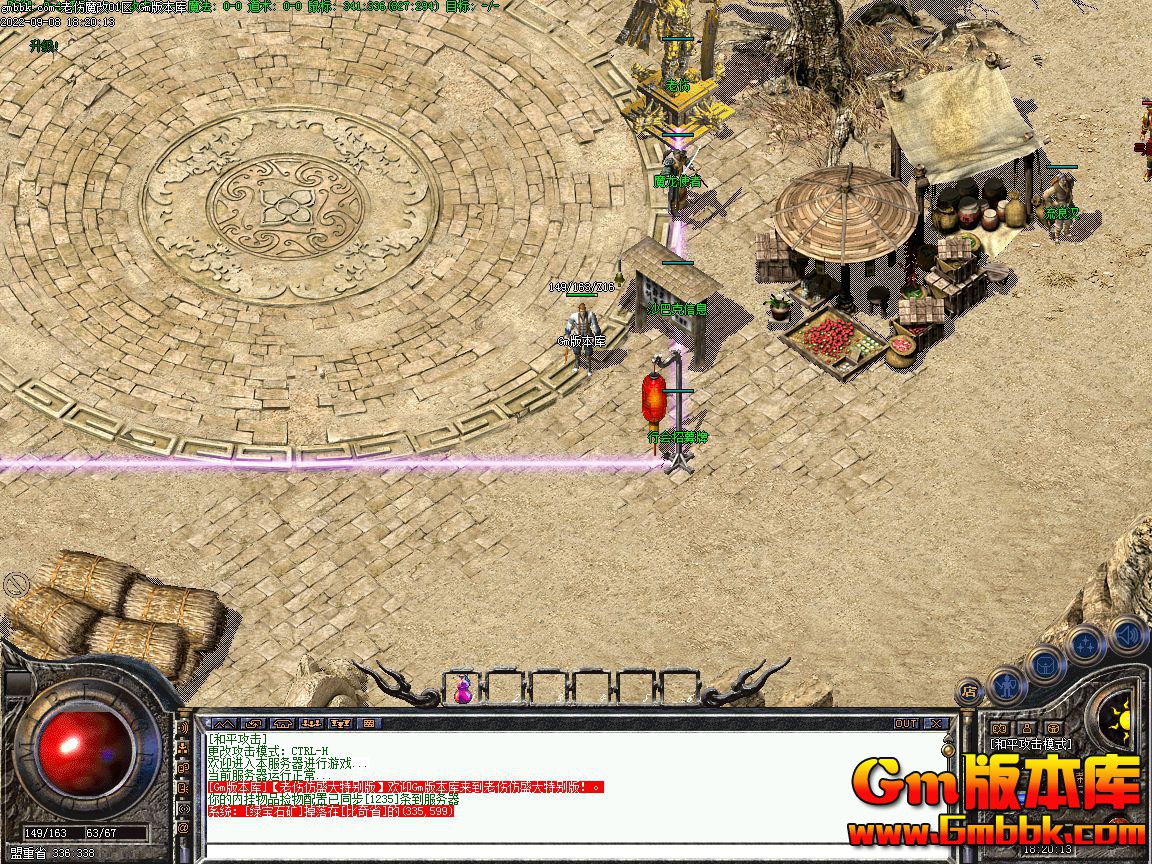Image resolution: width=1152 pixels, height=864 pixels.
Task: Toggle the attack mode label 和平攻击模式
Action: [1031, 744]
